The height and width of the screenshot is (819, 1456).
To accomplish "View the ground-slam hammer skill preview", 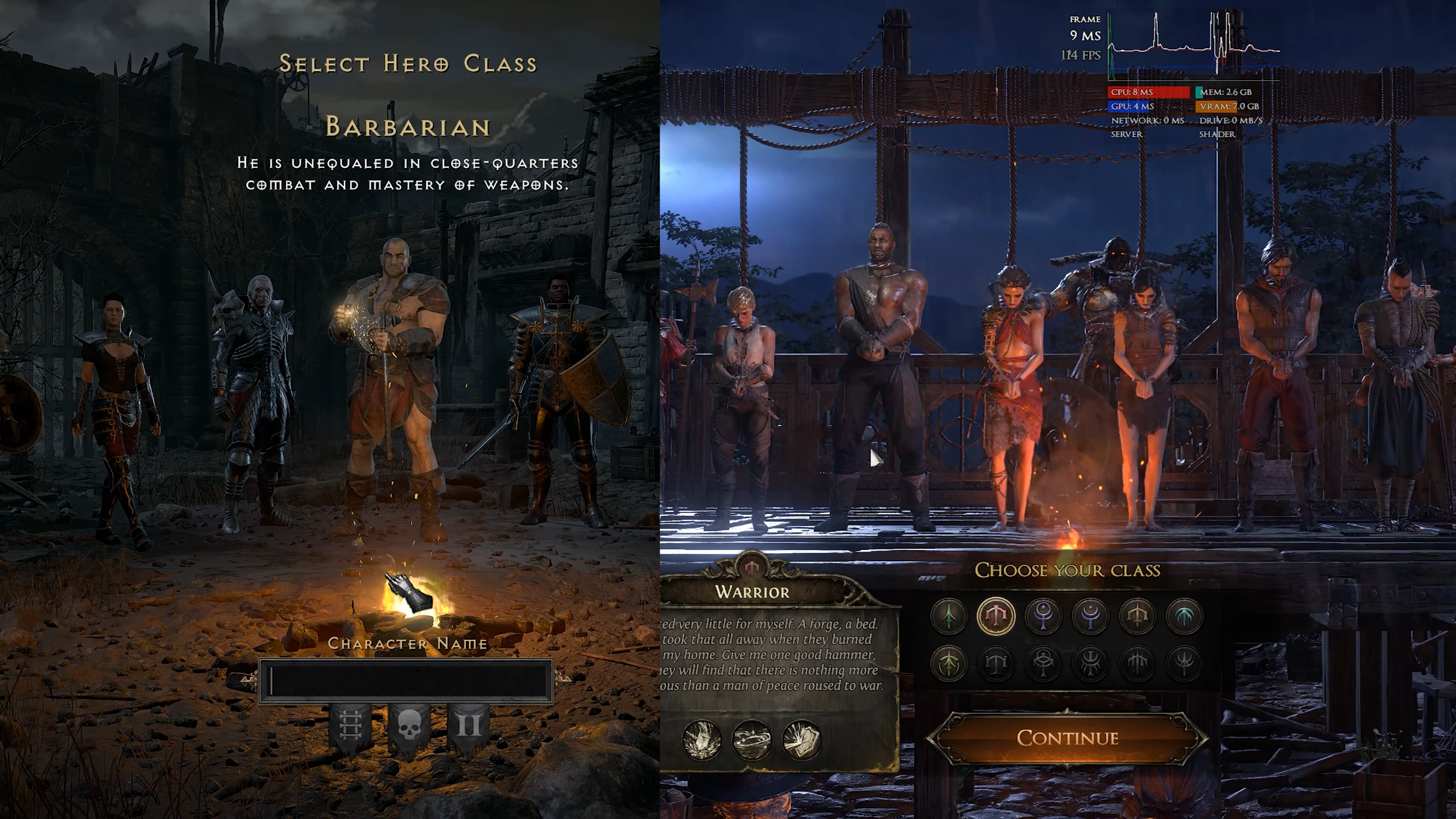I will click(x=701, y=739).
